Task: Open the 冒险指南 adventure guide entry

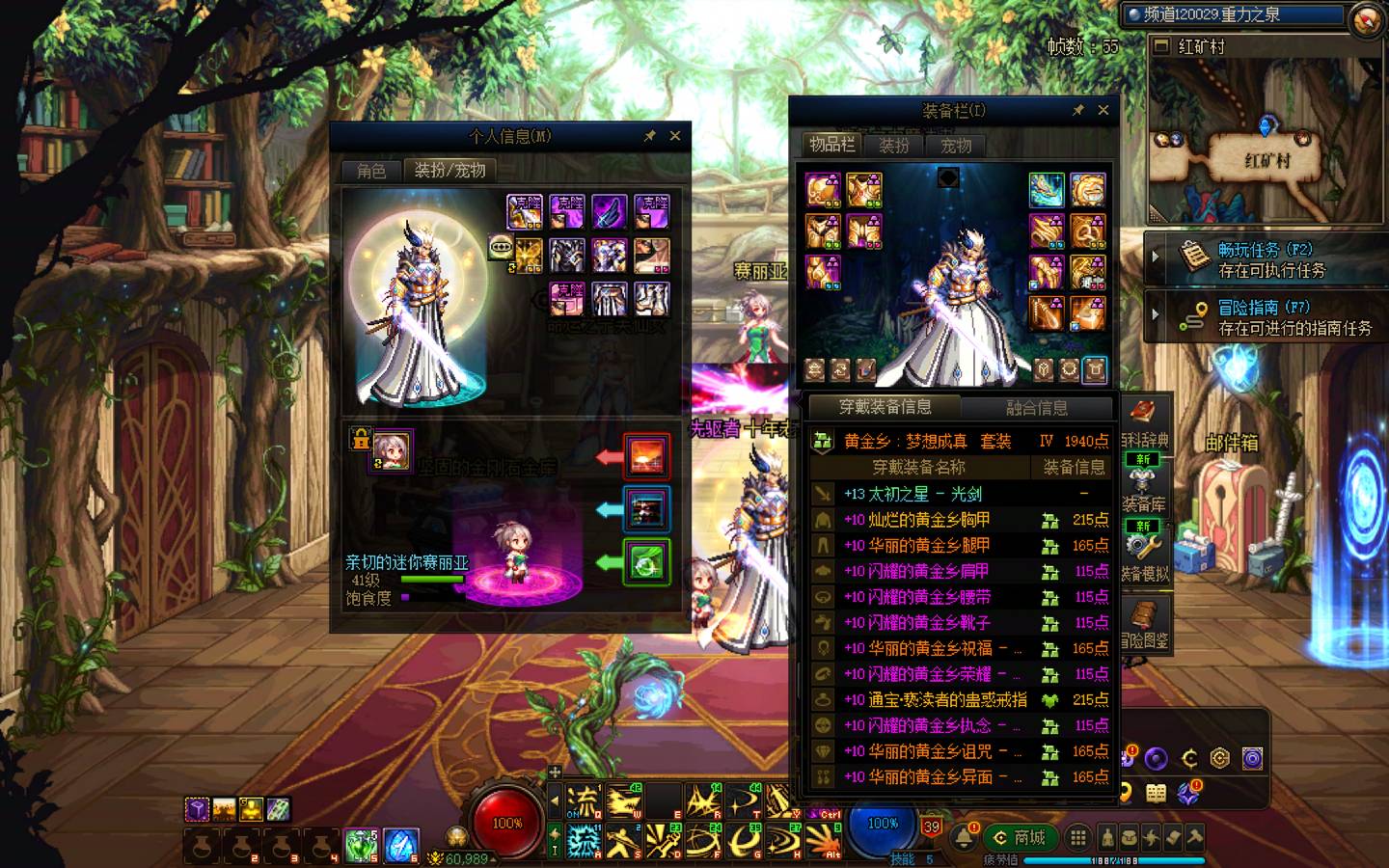Action: pos(1264,317)
